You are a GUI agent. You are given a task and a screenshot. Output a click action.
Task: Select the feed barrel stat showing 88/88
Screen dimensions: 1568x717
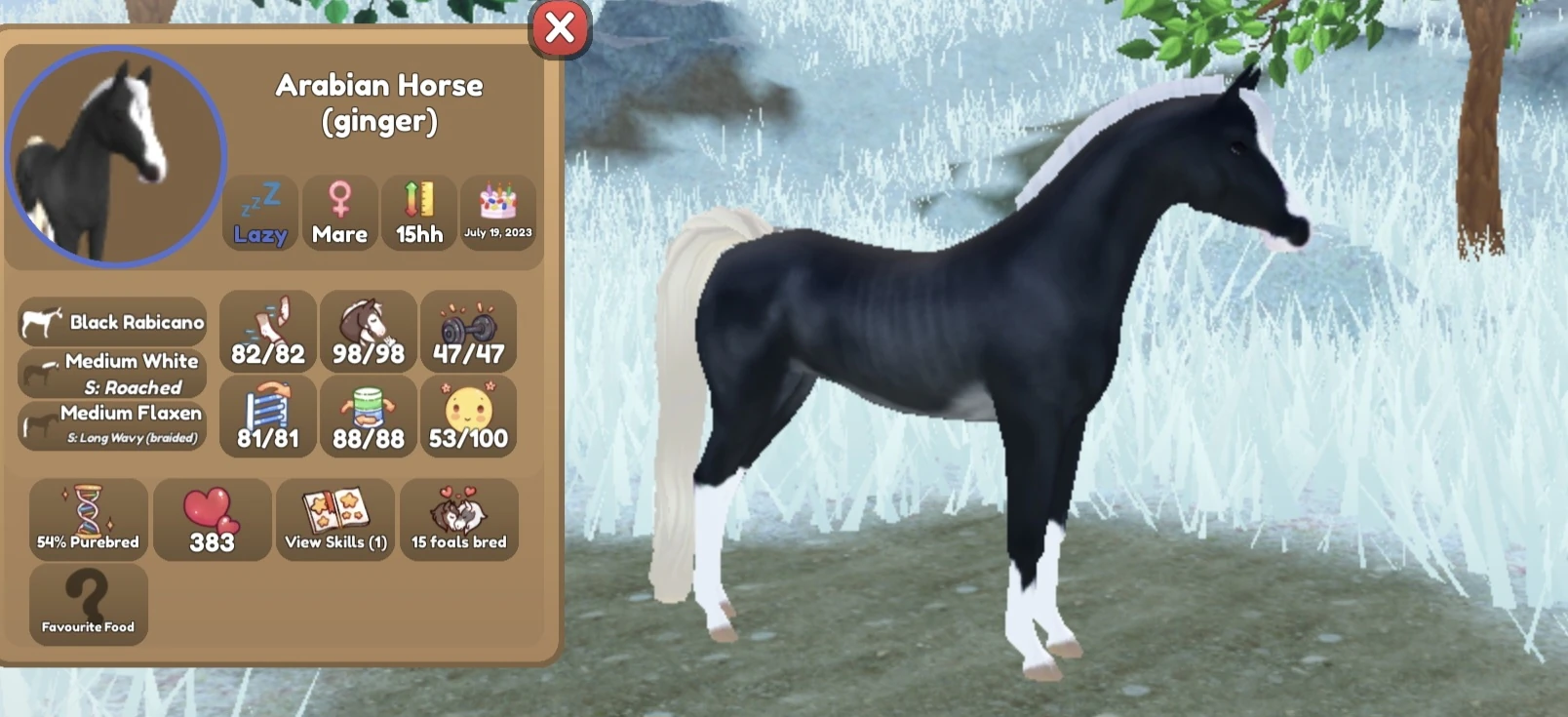[368, 418]
